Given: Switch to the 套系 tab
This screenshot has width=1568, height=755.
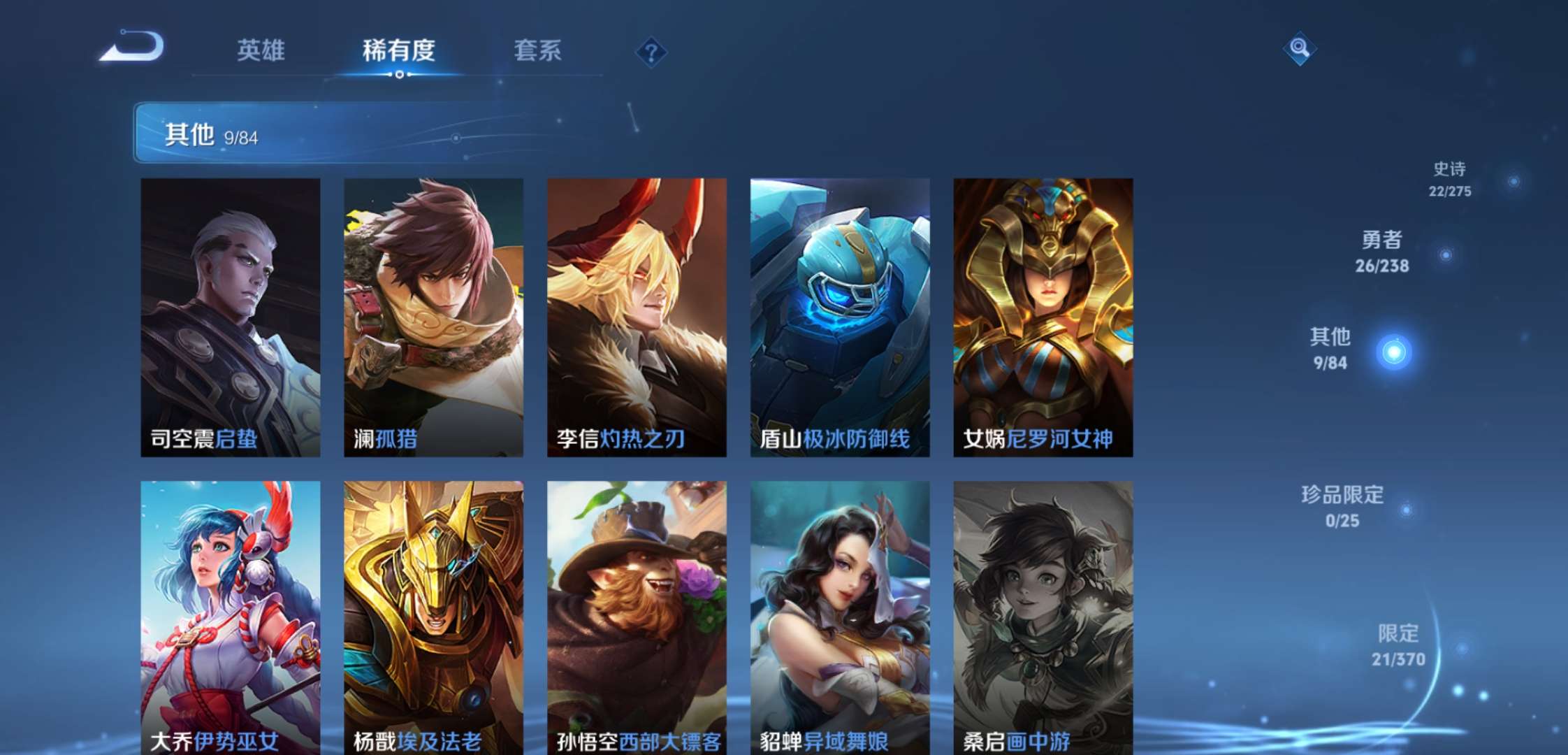Looking at the screenshot, I should [x=539, y=50].
